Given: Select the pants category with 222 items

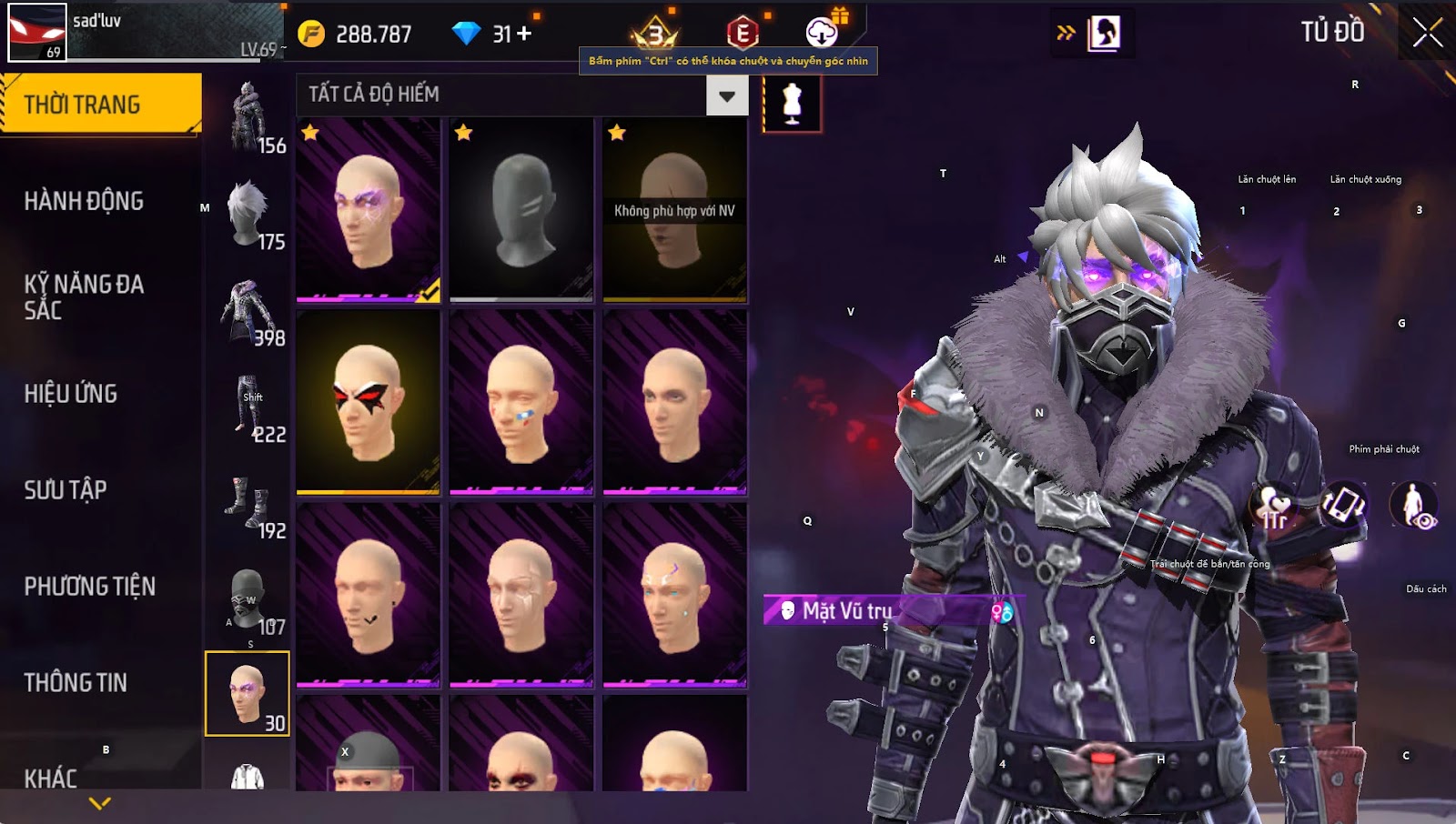Looking at the screenshot, I should 248,407.
